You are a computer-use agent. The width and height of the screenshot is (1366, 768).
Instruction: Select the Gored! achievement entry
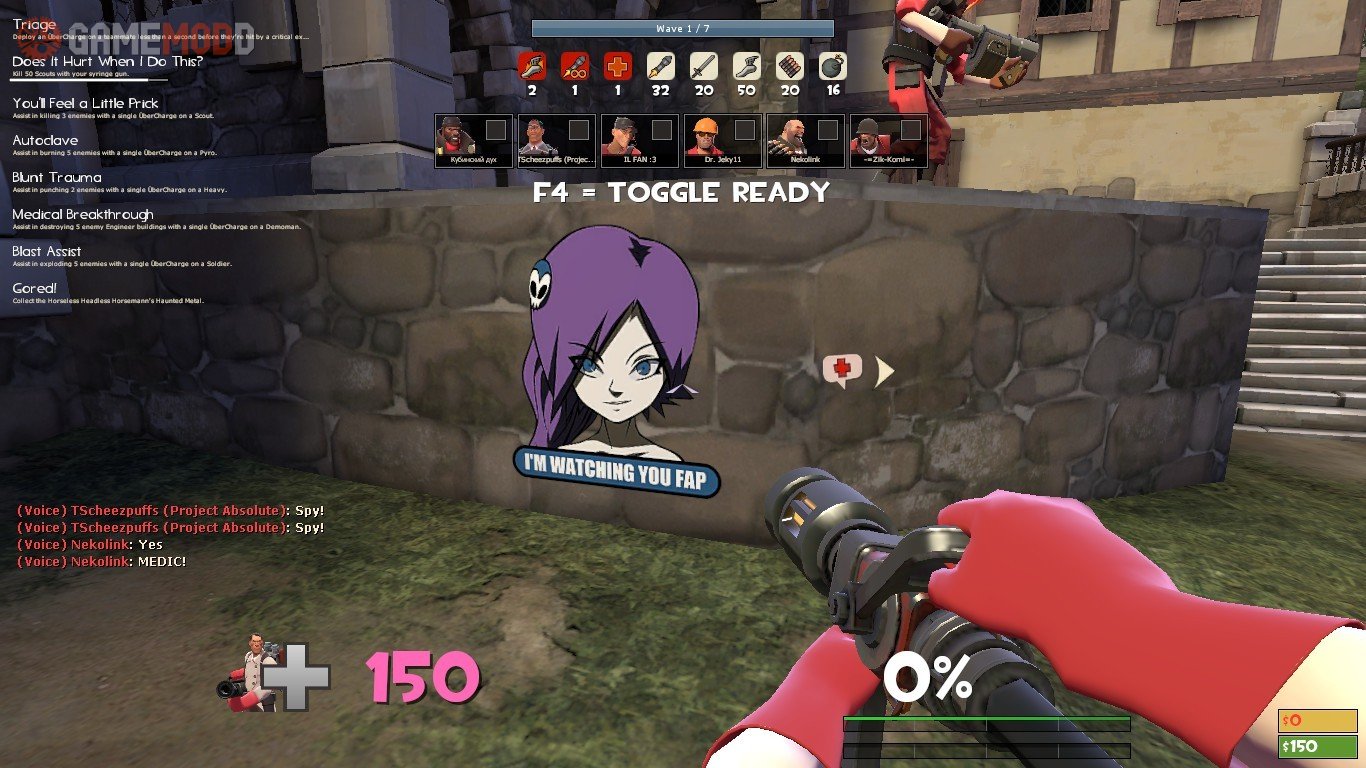point(34,289)
